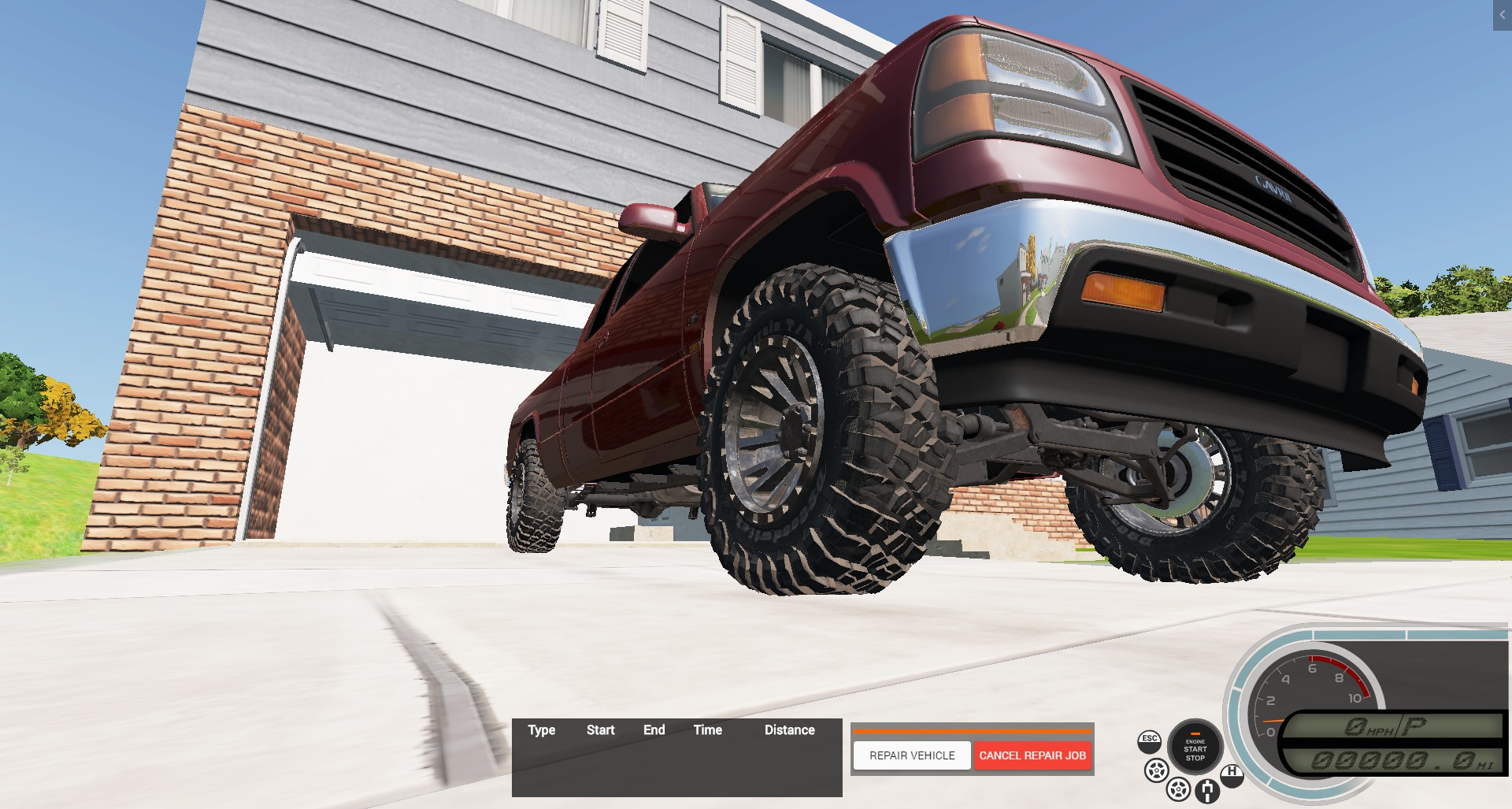Viewport: 1512px width, 809px height.
Task: Cancel the repair job
Action: [x=1032, y=755]
